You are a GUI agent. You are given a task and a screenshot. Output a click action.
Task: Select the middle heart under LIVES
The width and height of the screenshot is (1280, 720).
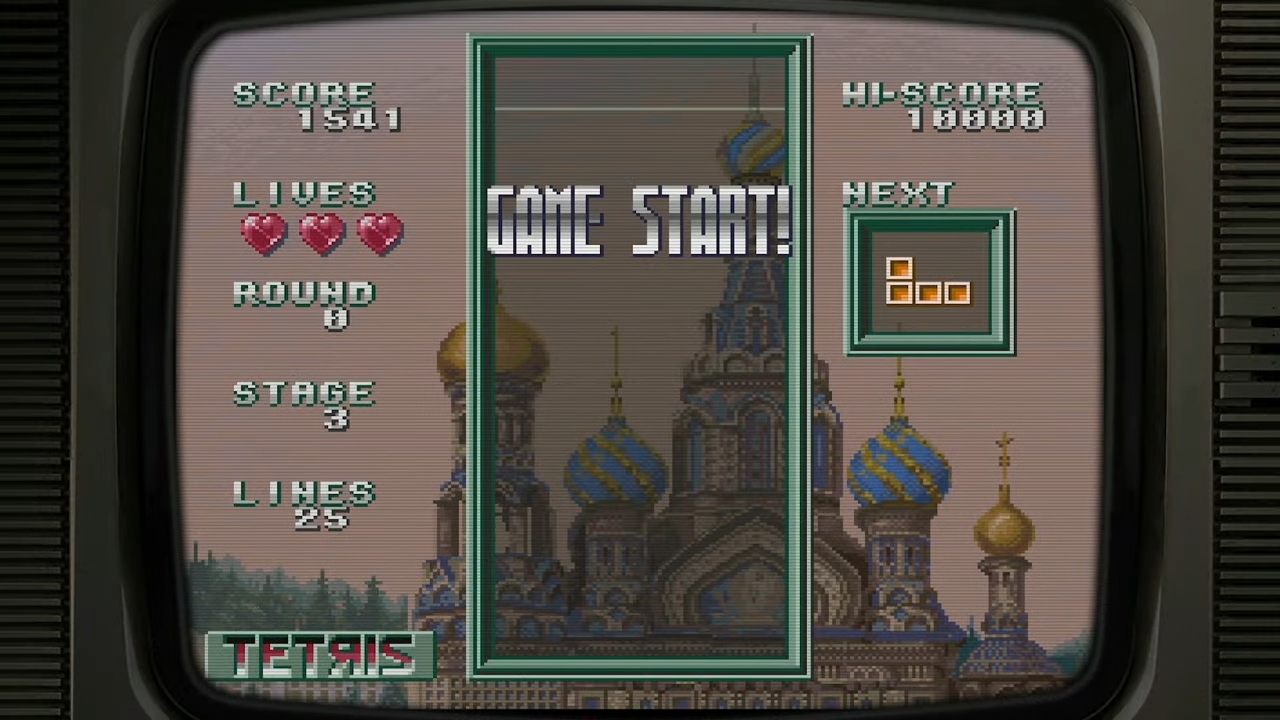320,232
